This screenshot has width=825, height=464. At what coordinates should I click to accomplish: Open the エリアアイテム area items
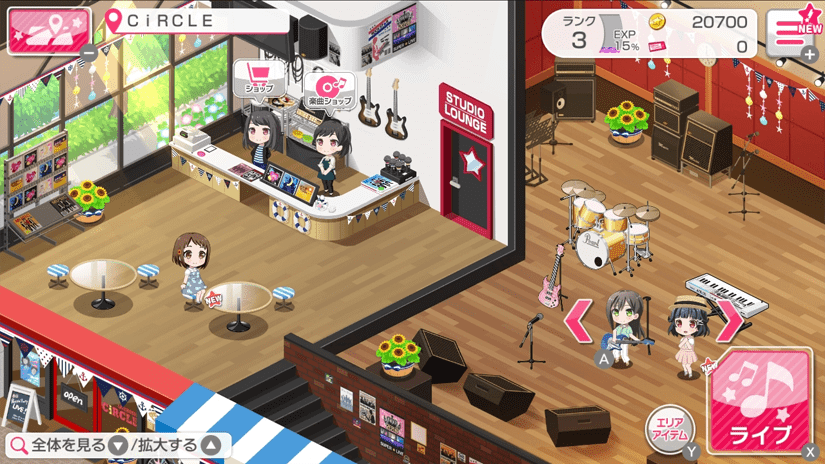[x=670, y=427]
